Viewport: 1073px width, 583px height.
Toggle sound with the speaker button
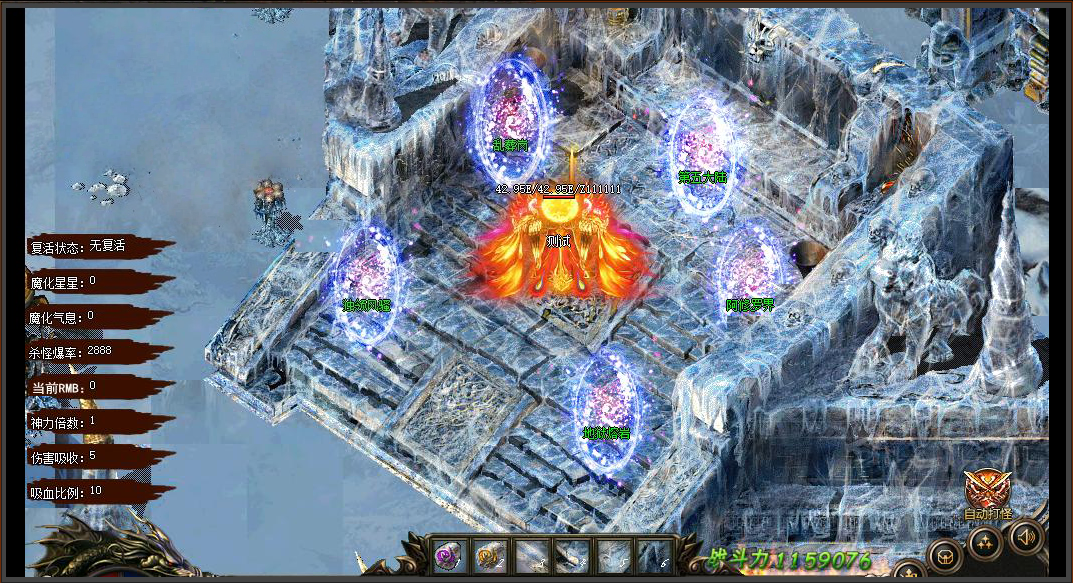click(x=1025, y=537)
